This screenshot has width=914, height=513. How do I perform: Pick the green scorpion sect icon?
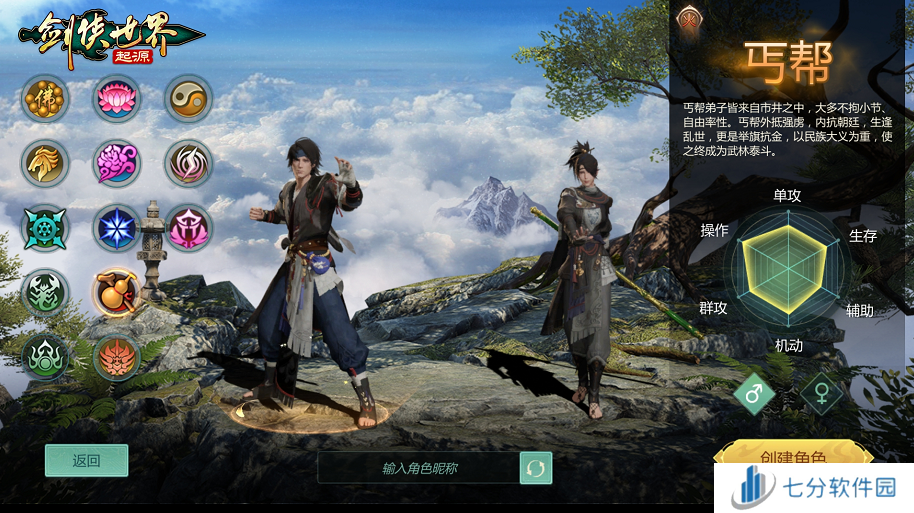45,293
